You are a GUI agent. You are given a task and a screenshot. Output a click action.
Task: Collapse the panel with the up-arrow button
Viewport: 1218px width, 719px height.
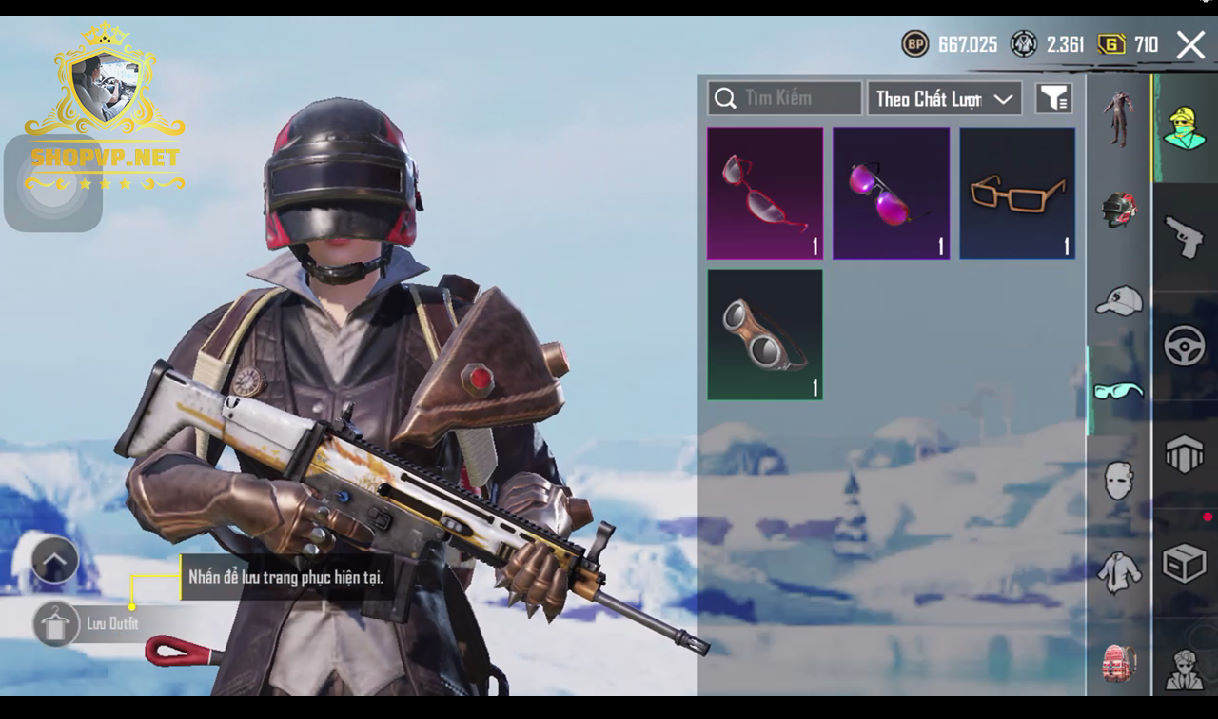tap(55, 560)
